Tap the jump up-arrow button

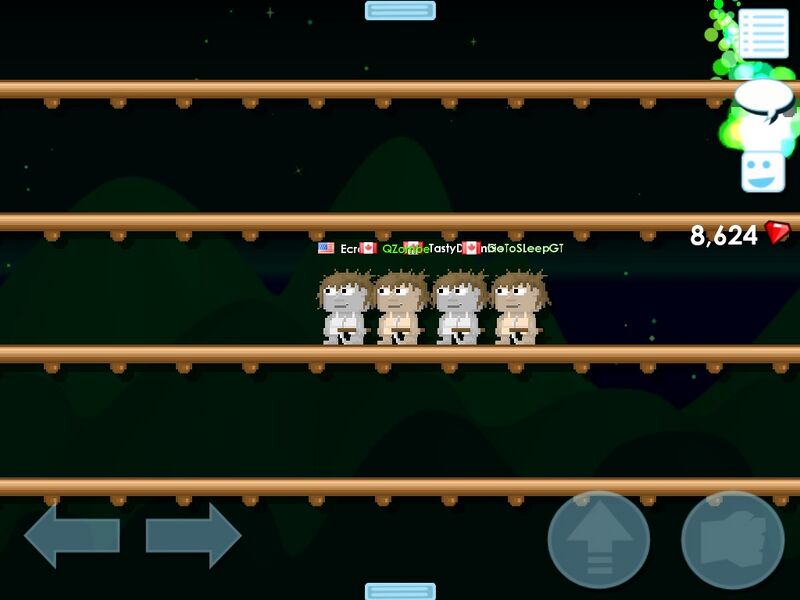click(599, 540)
